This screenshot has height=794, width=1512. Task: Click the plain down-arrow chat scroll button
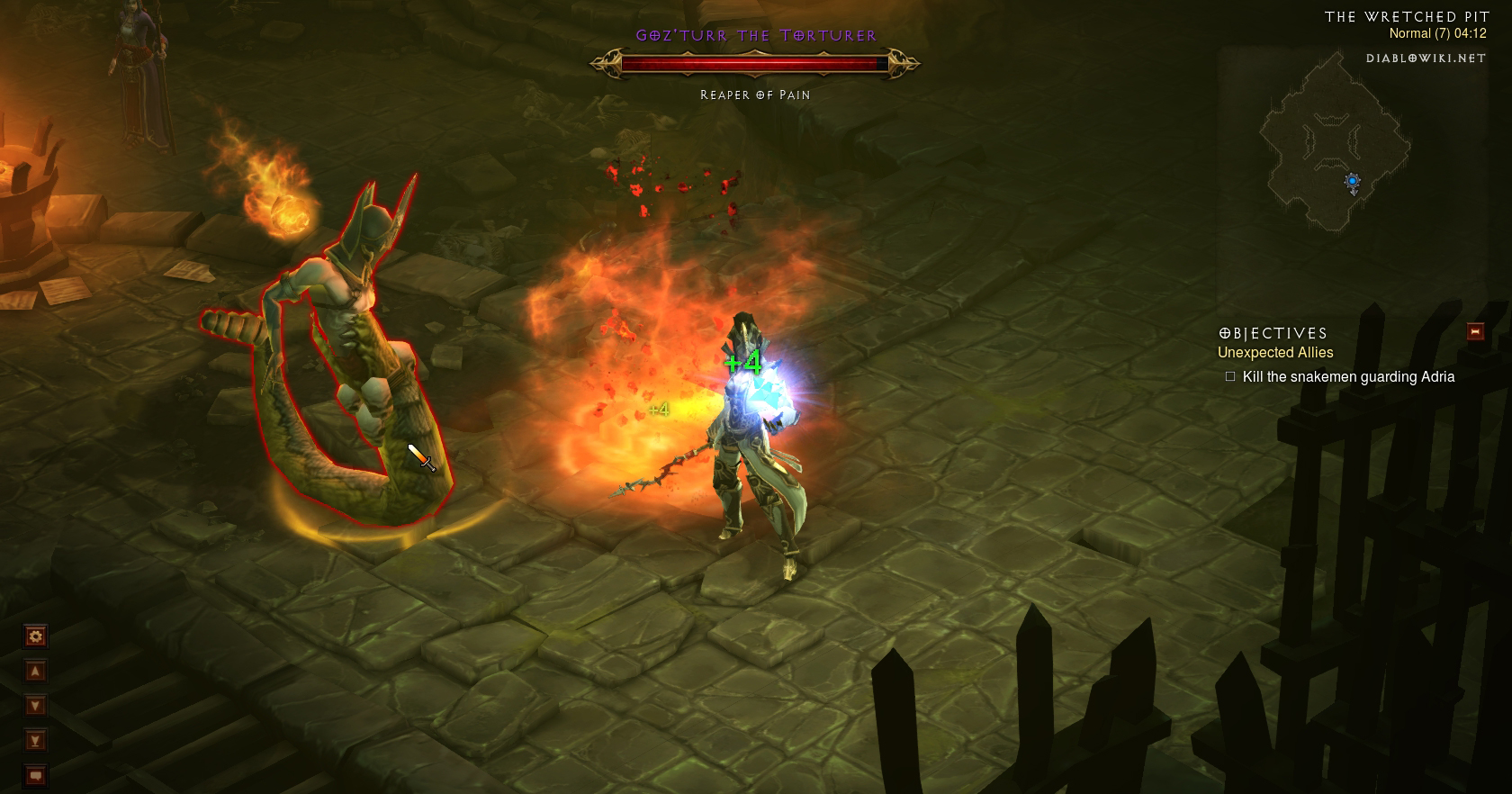click(x=35, y=706)
